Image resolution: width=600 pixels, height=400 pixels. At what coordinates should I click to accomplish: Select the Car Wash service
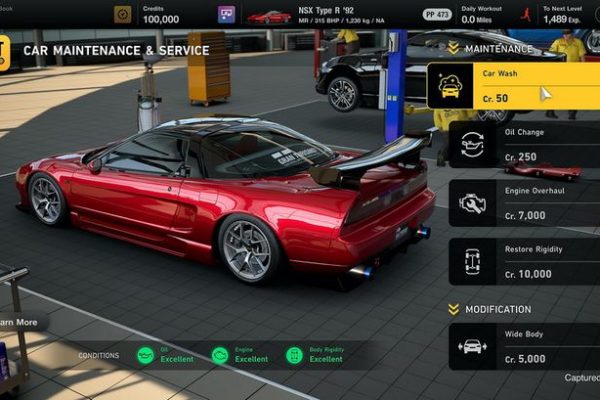click(x=513, y=86)
